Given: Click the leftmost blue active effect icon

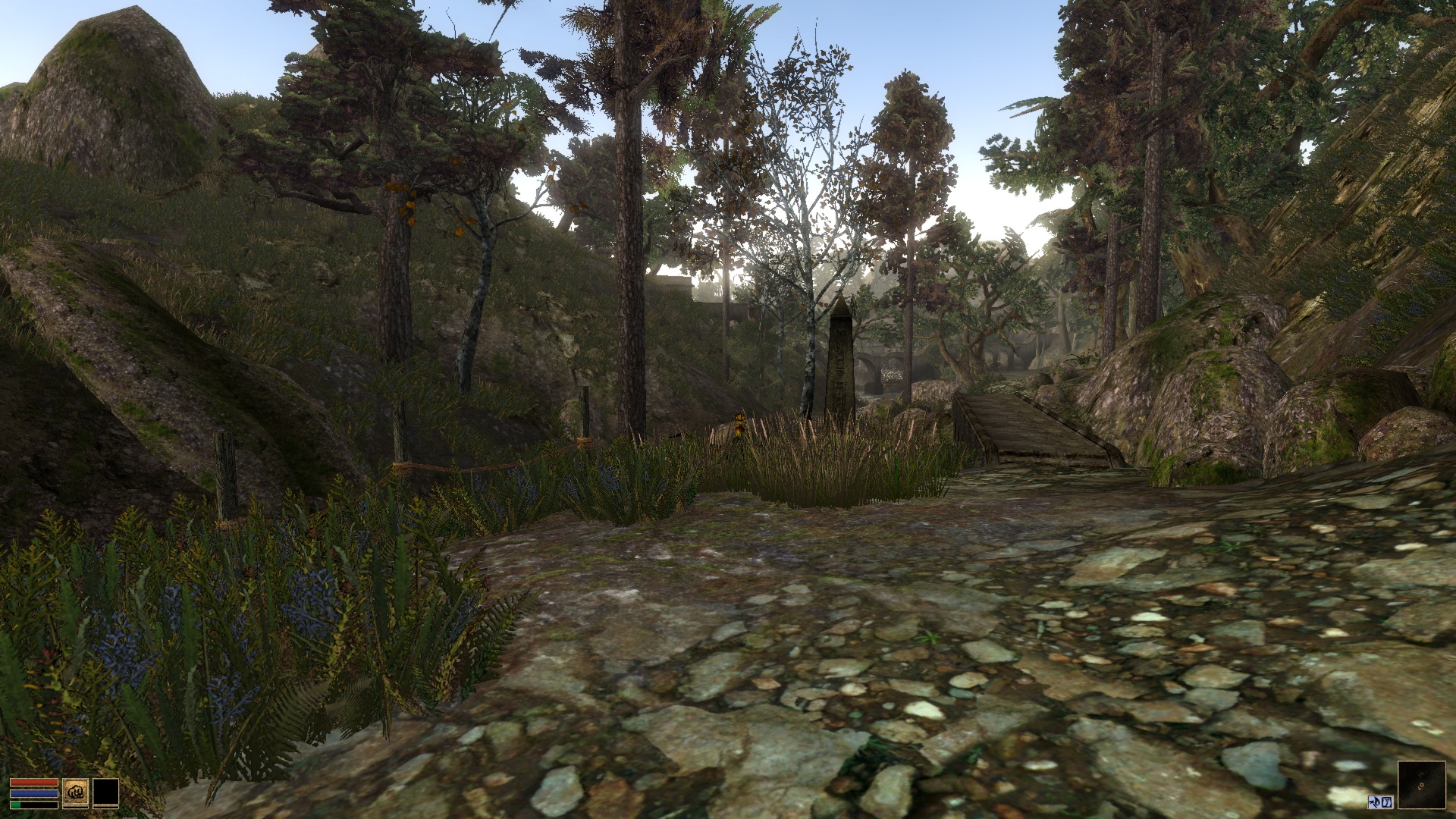Looking at the screenshot, I should coord(1374,802).
